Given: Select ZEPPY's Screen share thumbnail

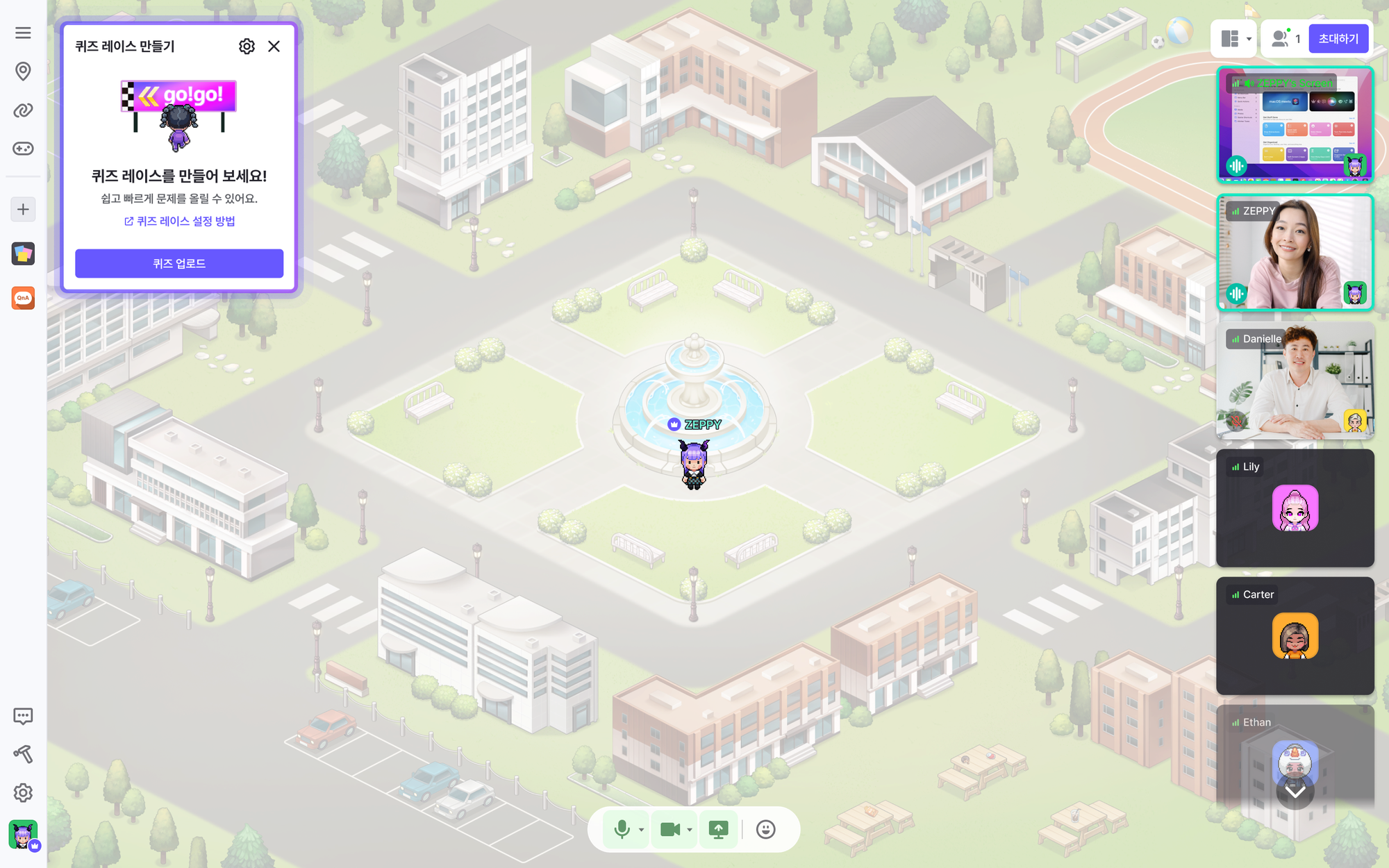Looking at the screenshot, I should point(1295,125).
